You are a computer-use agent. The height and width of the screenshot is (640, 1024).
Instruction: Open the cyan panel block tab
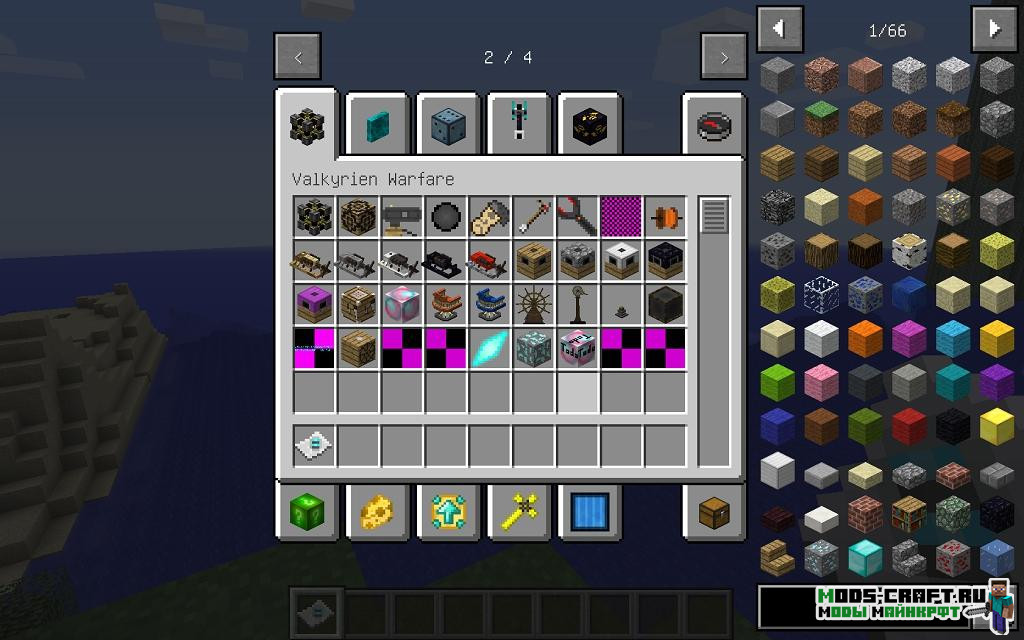pos(378,125)
